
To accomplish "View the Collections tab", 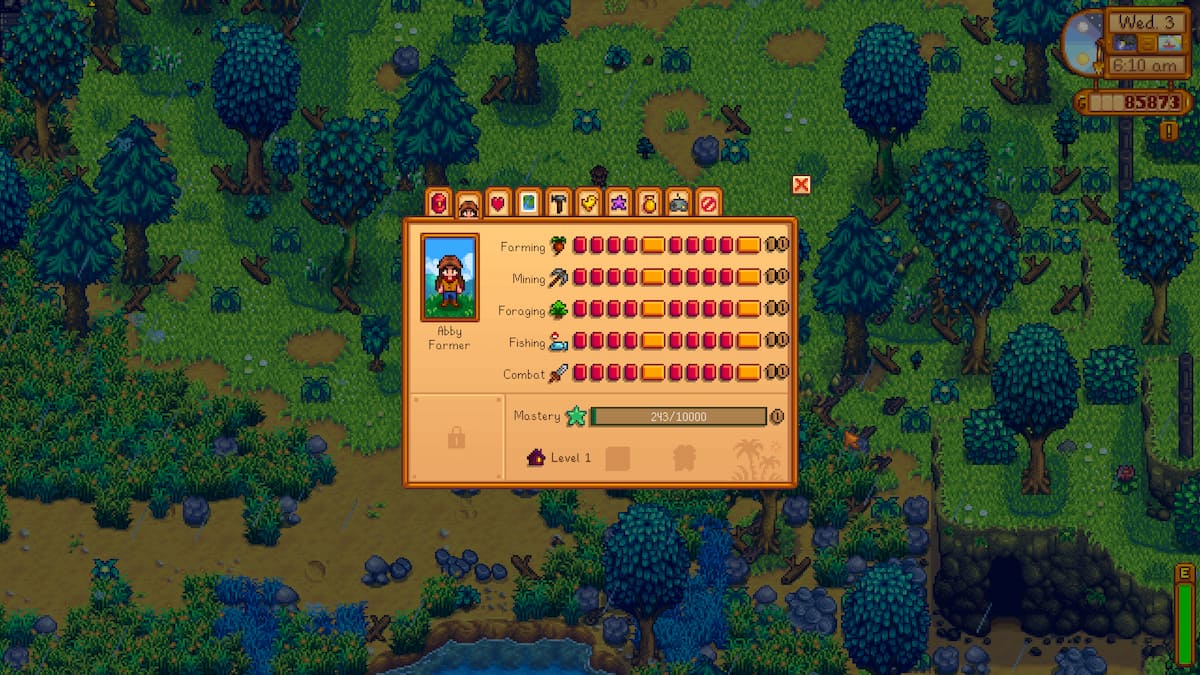I will (x=648, y=203).
